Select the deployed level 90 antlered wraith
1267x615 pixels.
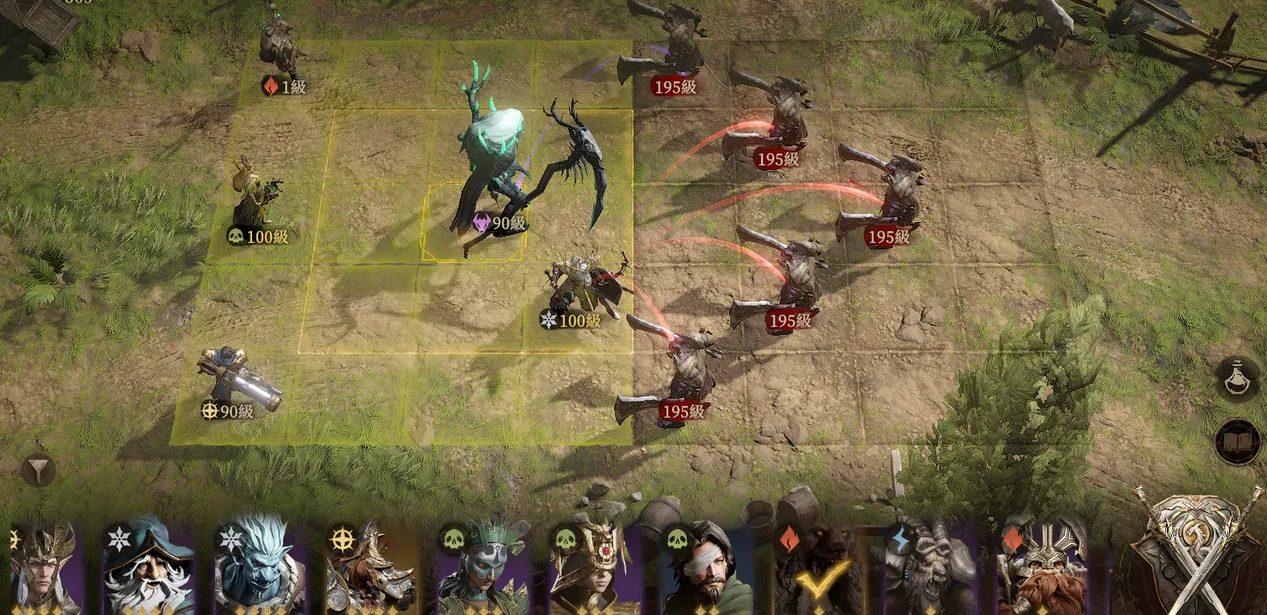[x=497, y=160]
